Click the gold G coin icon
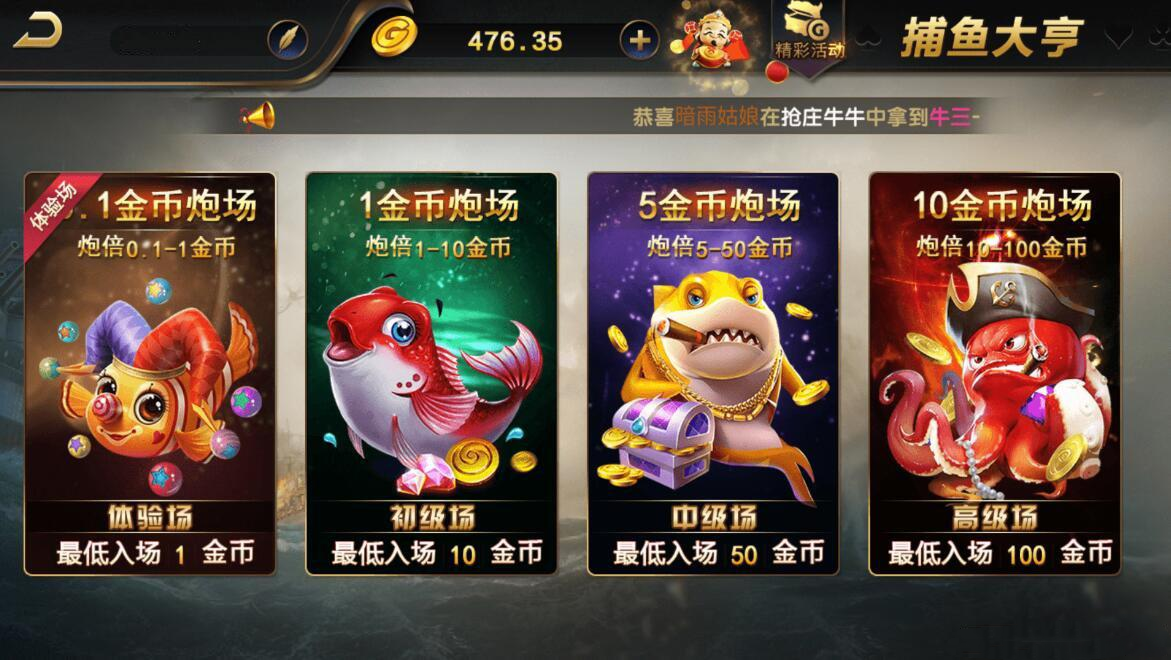Viewport: 1171px width, 660px height. (394, 38)
